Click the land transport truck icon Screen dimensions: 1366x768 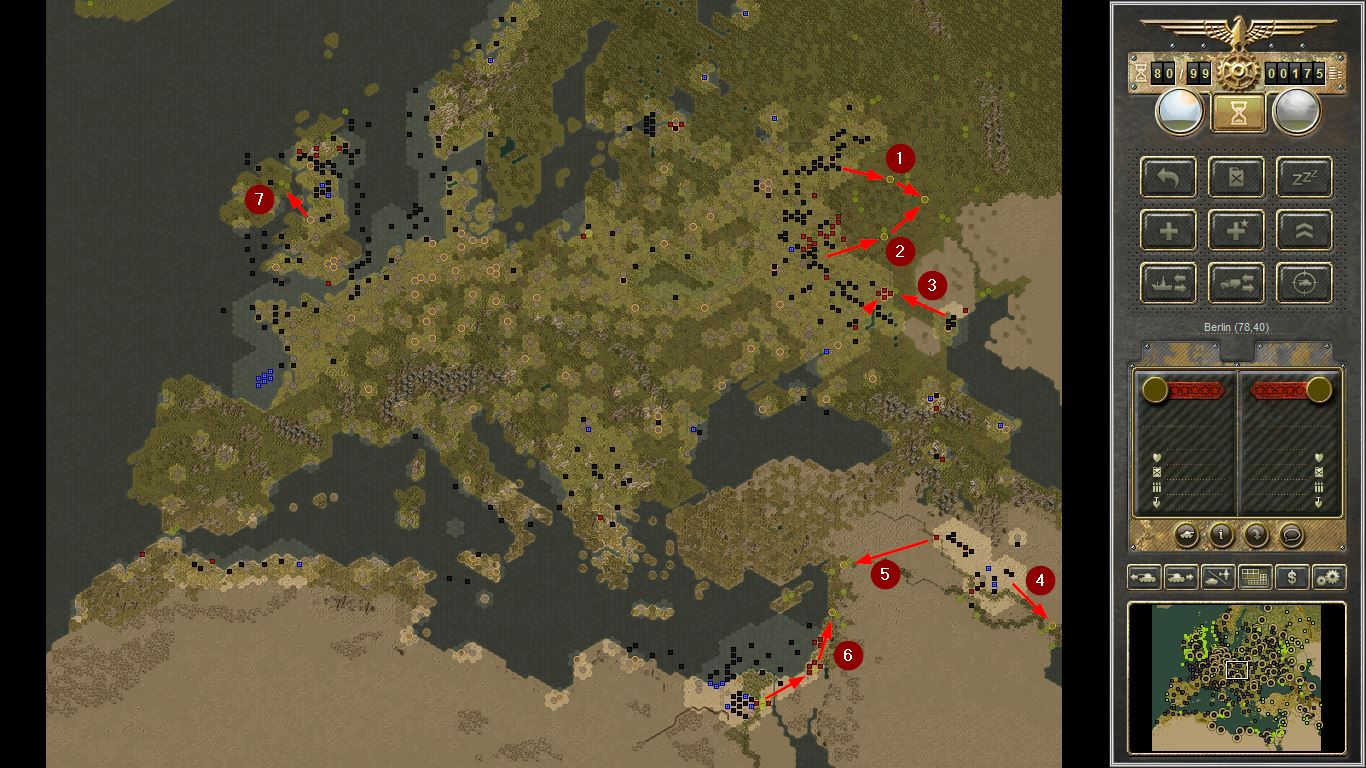(x=1236, y=283)
